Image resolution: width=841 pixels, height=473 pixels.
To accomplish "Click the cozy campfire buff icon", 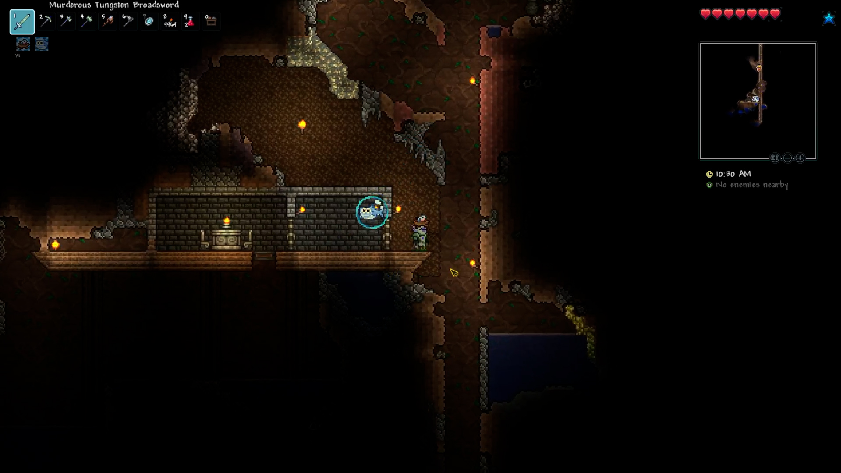I will (x=22, y=44).
